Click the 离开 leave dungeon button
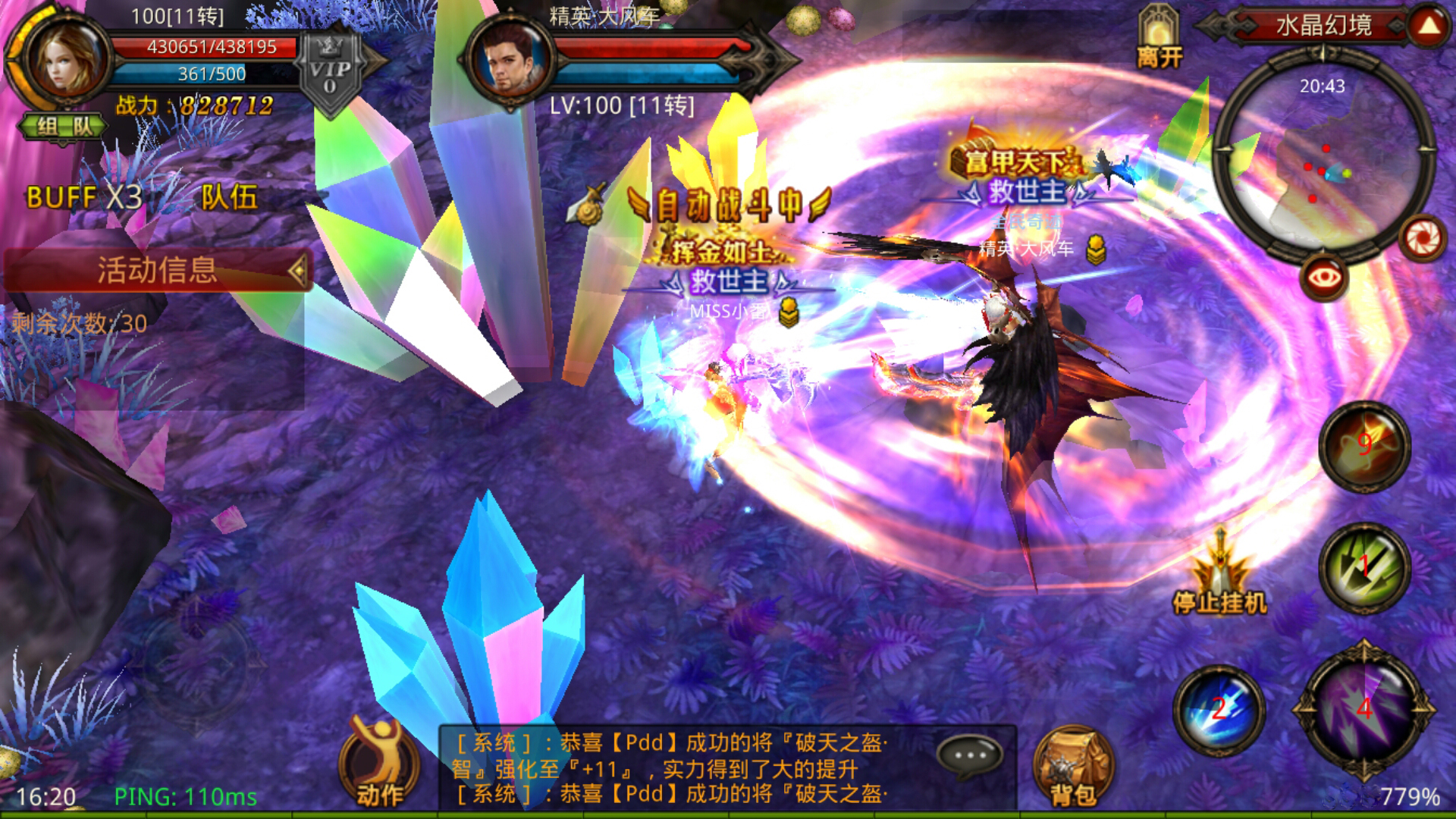Image resolution: width=1456 pixels, height=819 pixels. pyautogui.click(x=1159, y=39)
